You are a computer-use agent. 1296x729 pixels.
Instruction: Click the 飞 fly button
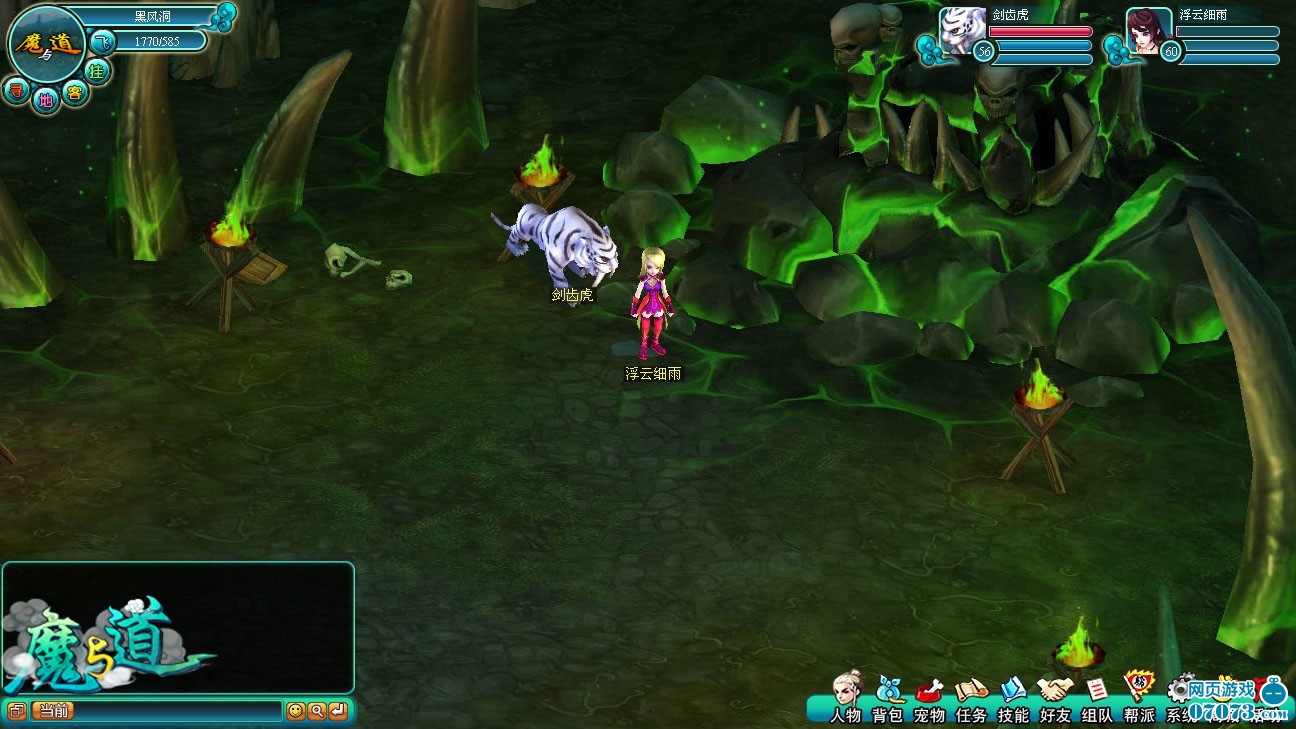click(x=102, y=42)
